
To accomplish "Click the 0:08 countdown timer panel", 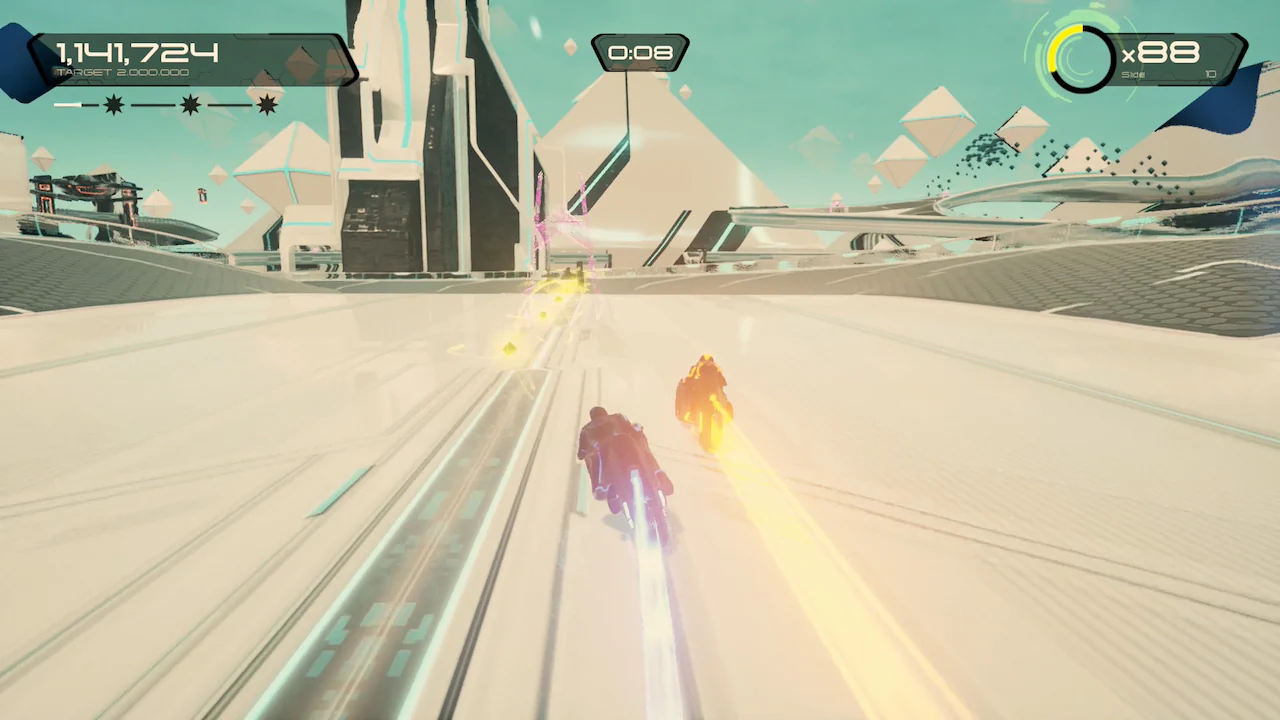I will tap(640, 51).
